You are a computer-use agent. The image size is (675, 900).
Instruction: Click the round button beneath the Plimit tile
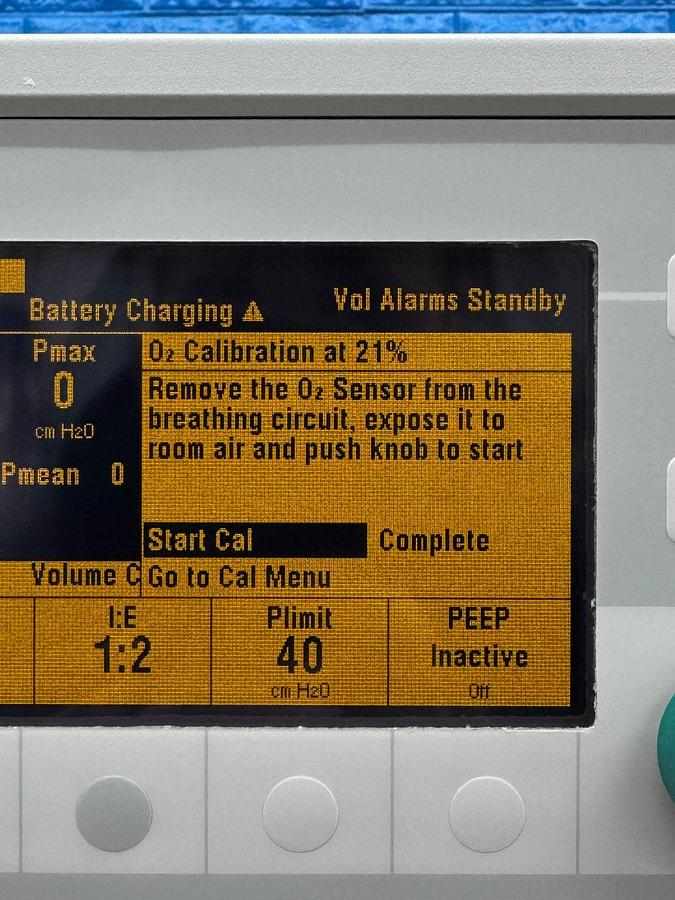click(x=300, y=814)
